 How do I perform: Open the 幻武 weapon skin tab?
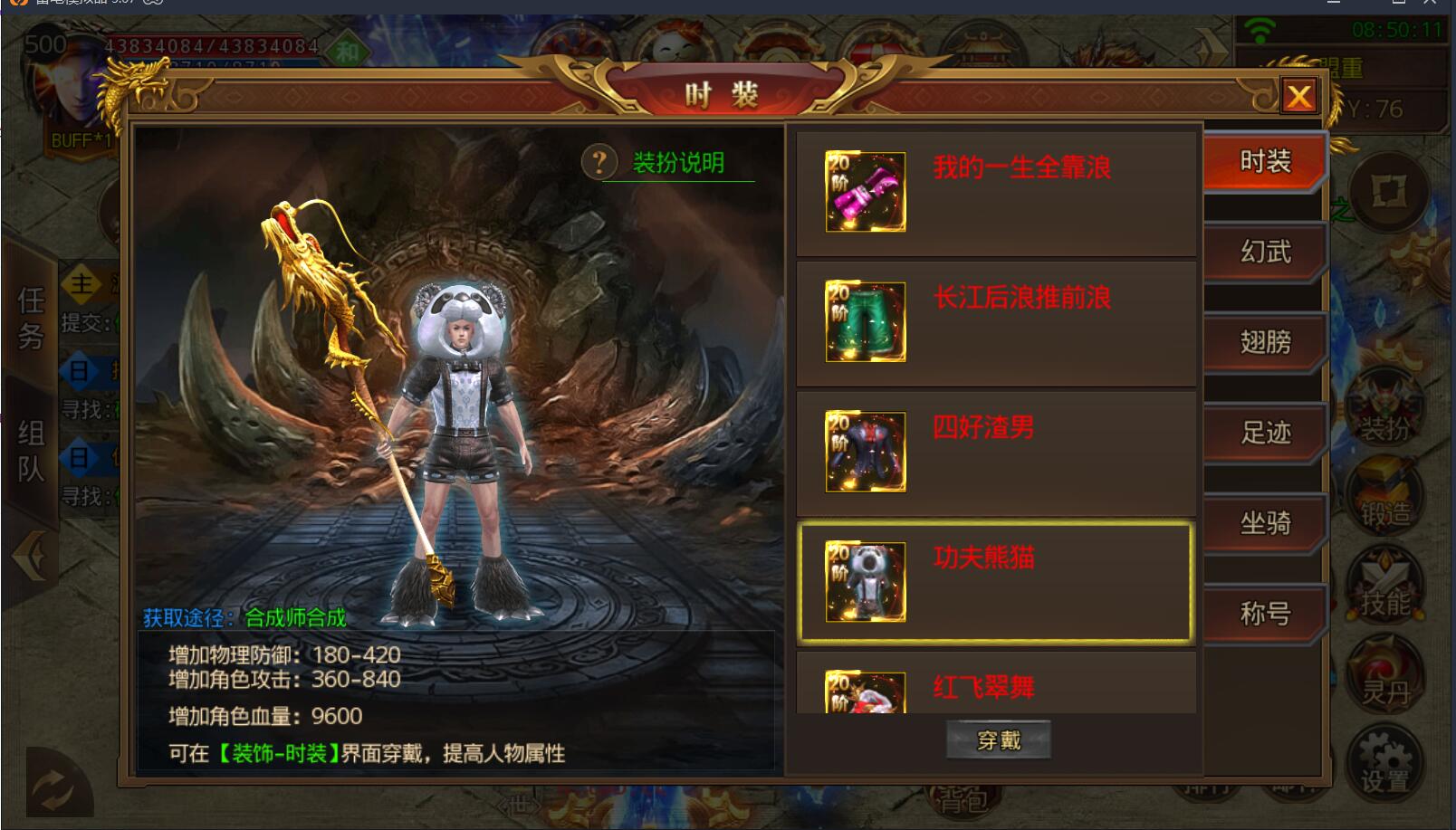coord(1264,252)
